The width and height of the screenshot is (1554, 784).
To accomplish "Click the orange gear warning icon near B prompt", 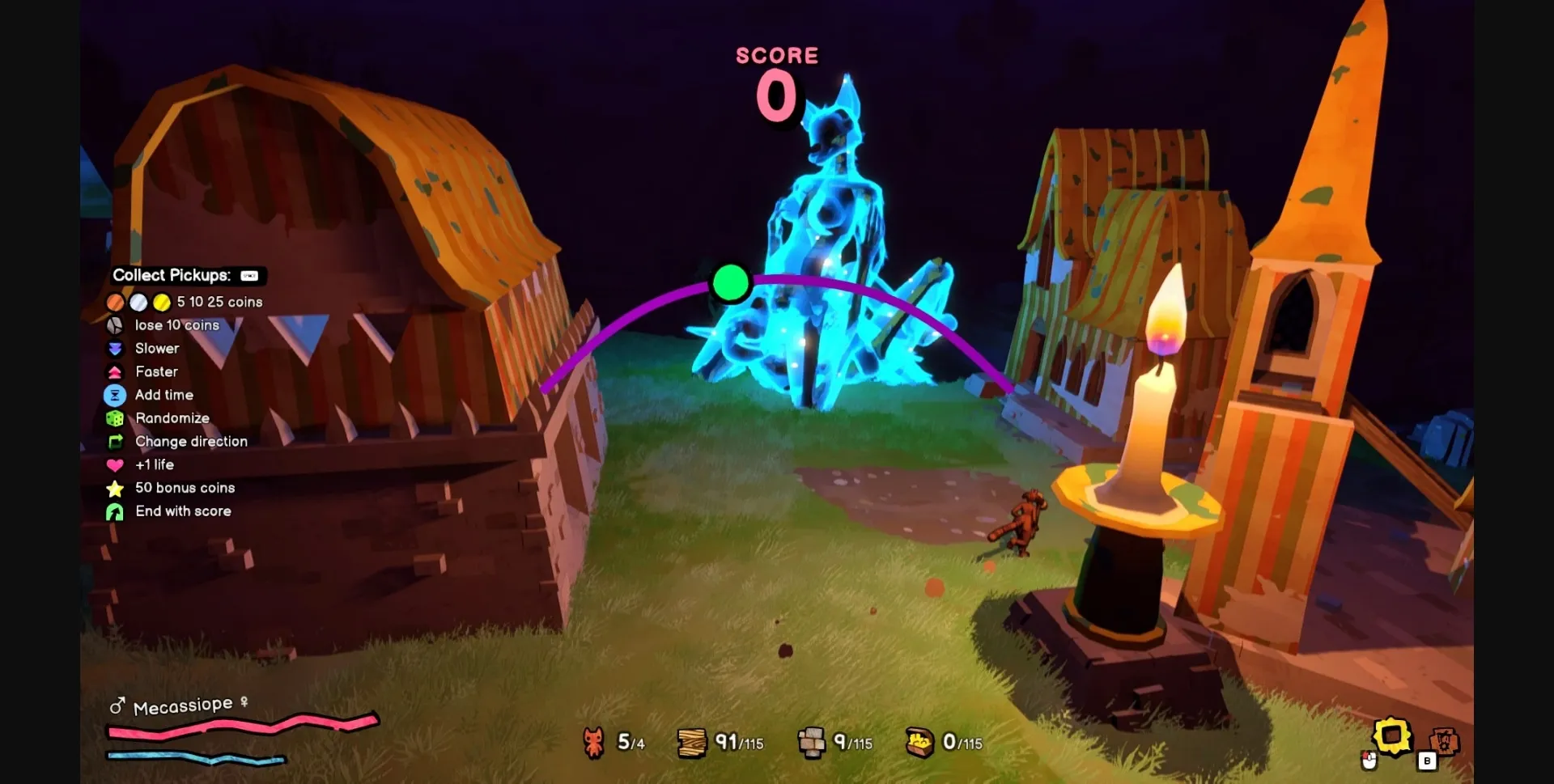I will tap(1444, 741).
